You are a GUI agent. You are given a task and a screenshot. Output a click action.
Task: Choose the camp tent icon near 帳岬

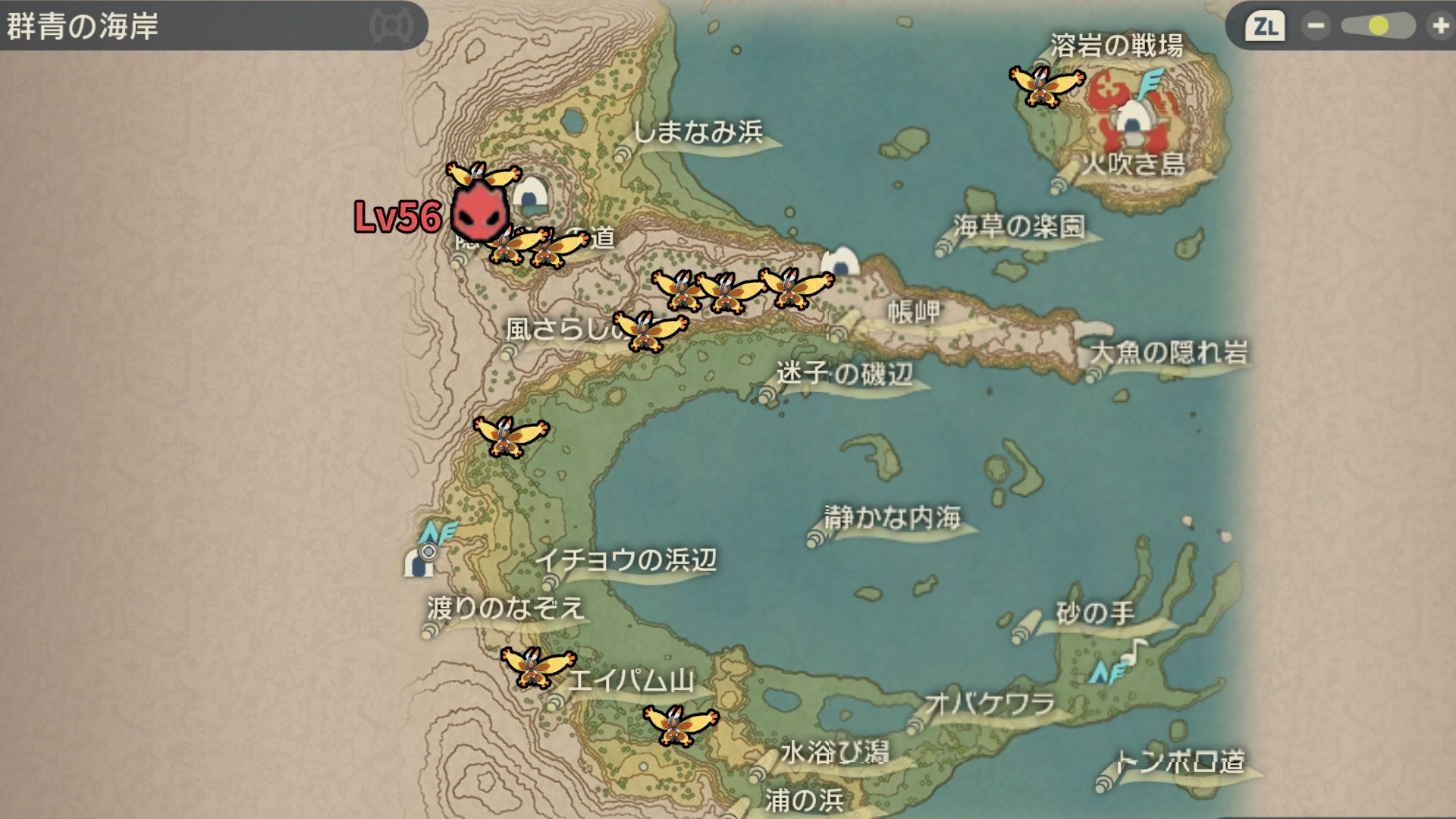point(840,262)
